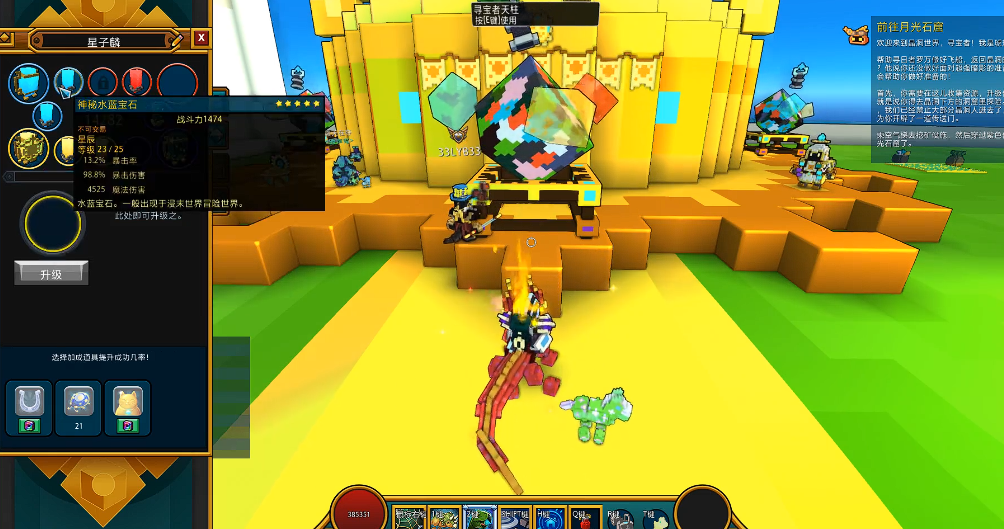Choose the red gem slot
1004x529 pixels.
click(135, 80)
